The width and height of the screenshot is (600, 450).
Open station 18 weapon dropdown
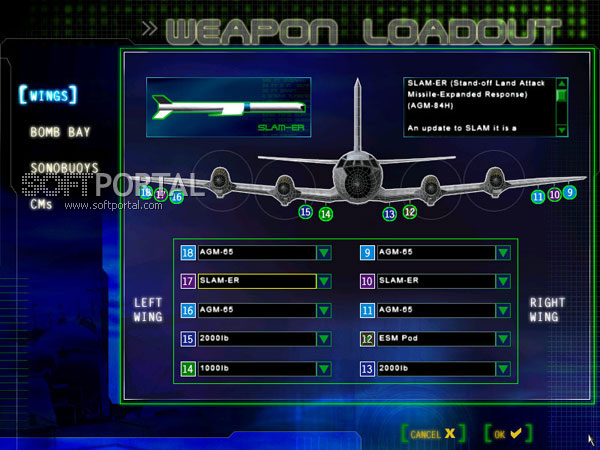pos(324,253)
